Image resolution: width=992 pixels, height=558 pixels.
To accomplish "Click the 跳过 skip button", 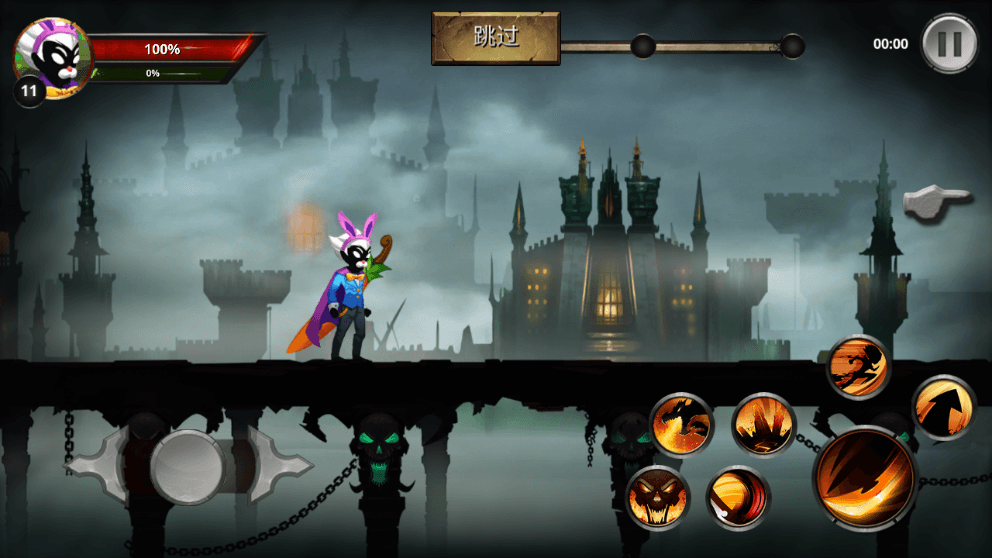I will [495, 38].
